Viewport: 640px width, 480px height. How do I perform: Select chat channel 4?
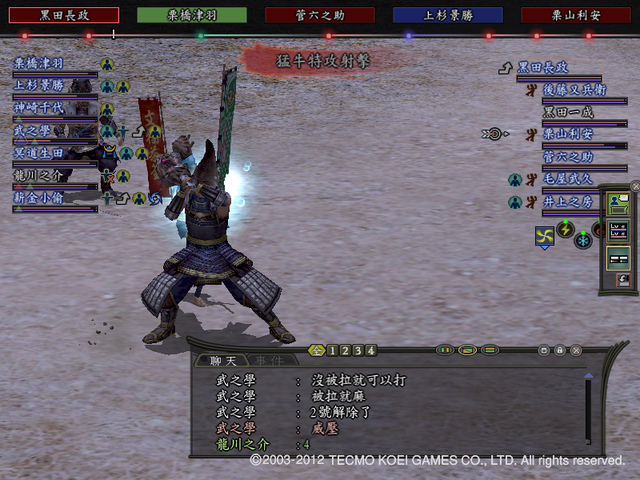[x=371, y=351]
